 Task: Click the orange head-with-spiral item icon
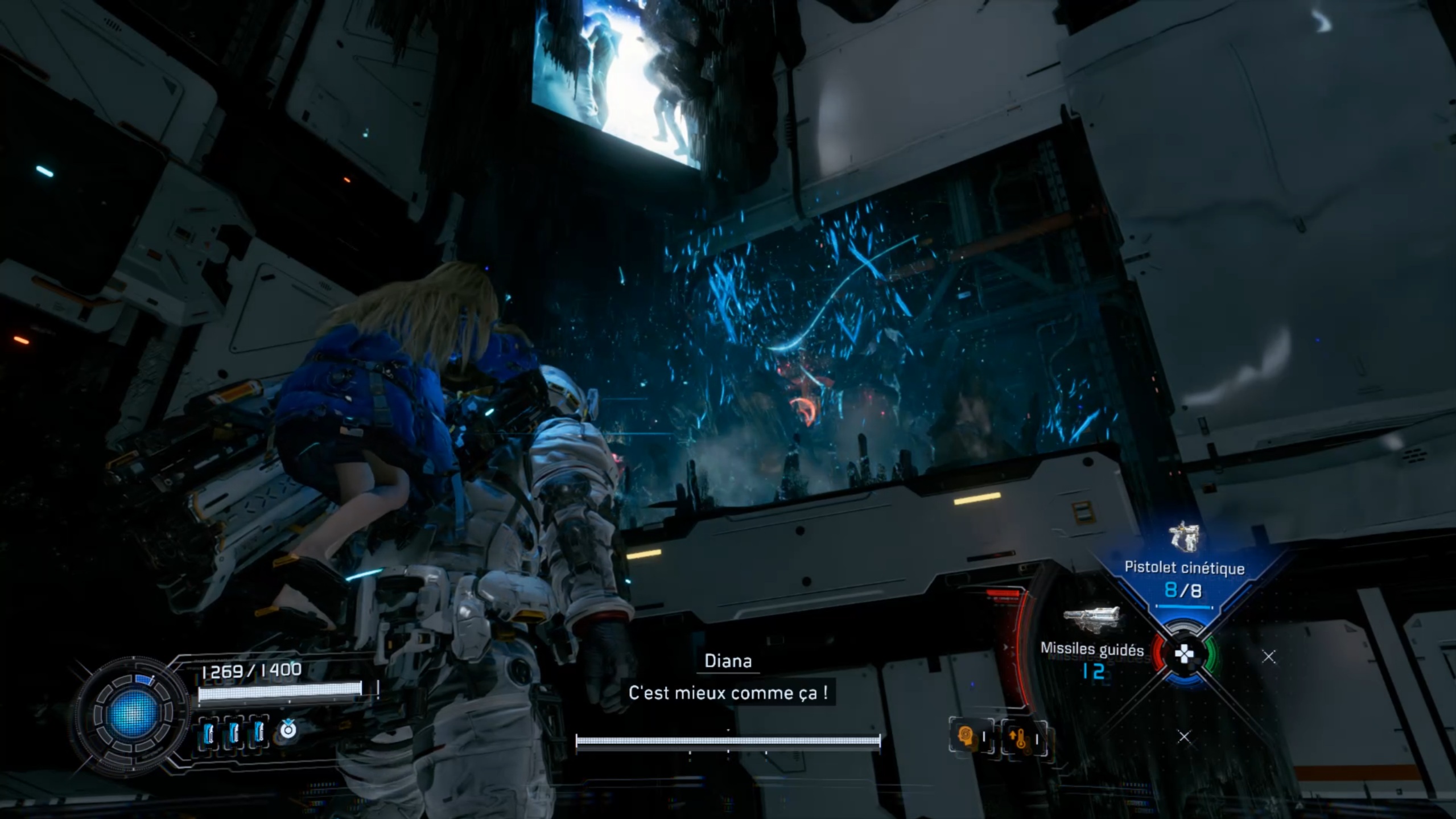[x=967, y=738]
